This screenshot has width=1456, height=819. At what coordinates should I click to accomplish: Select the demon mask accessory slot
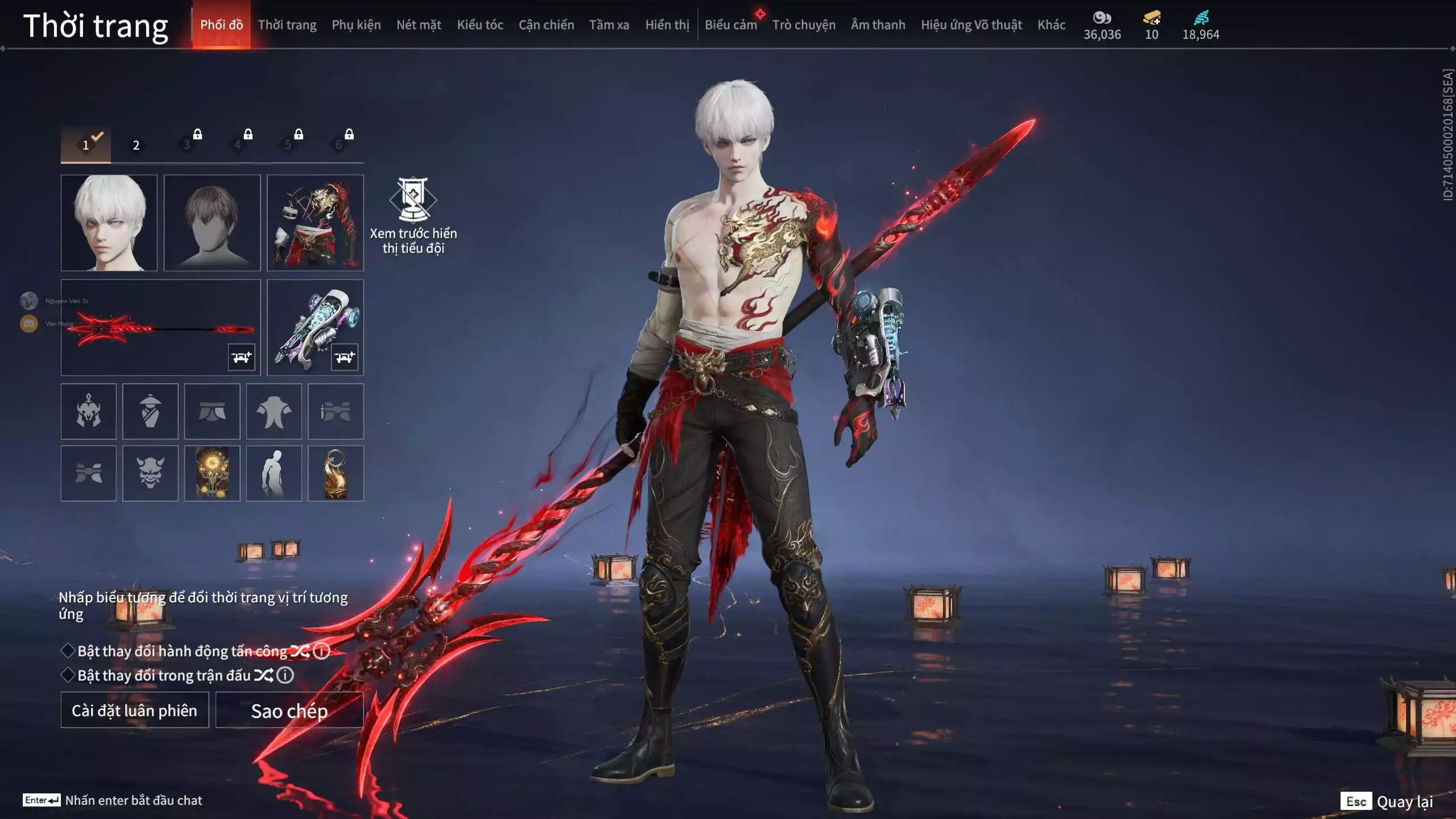(150, 473)
